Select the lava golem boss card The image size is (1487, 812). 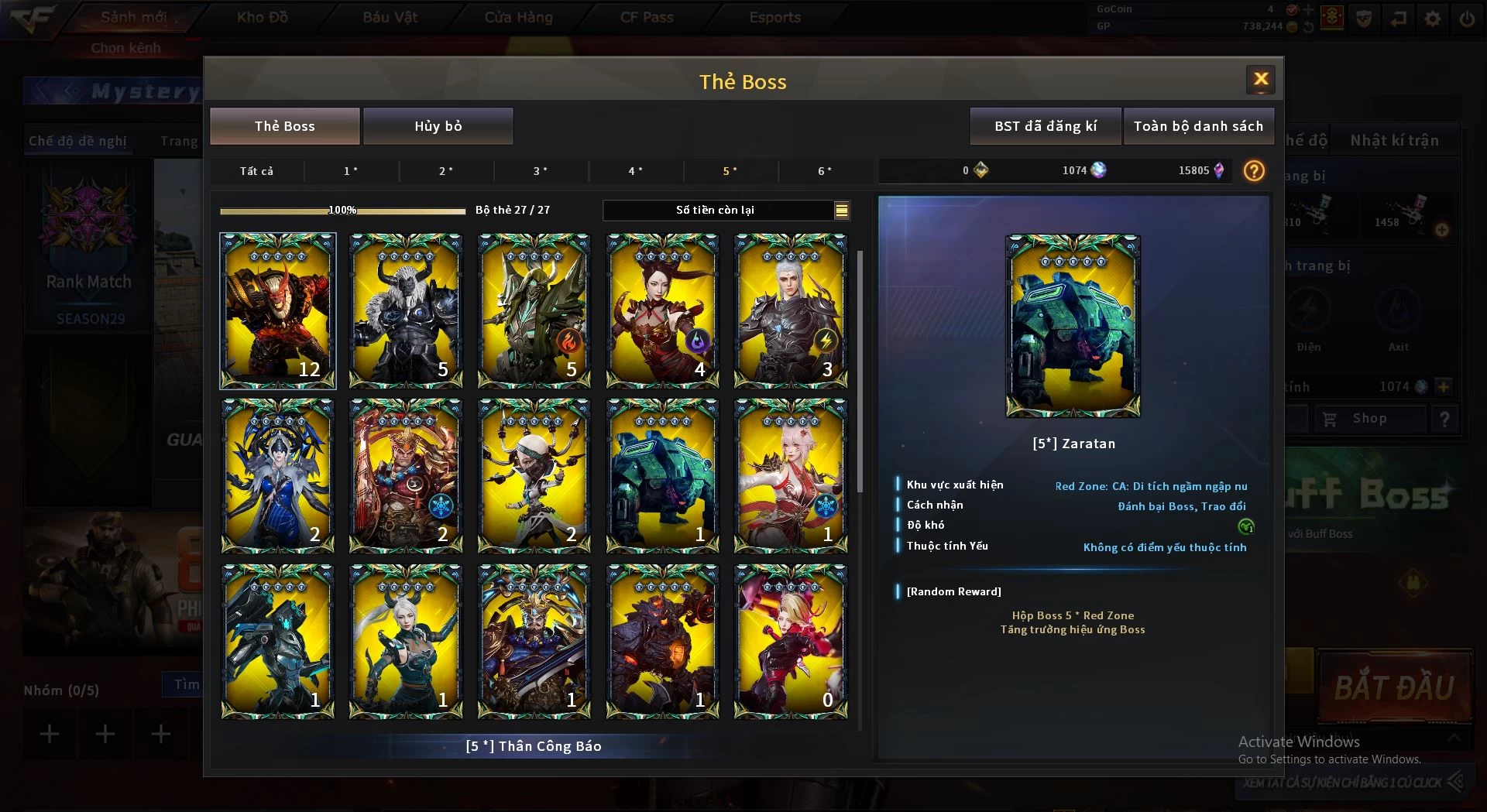[x=662, y=642]
